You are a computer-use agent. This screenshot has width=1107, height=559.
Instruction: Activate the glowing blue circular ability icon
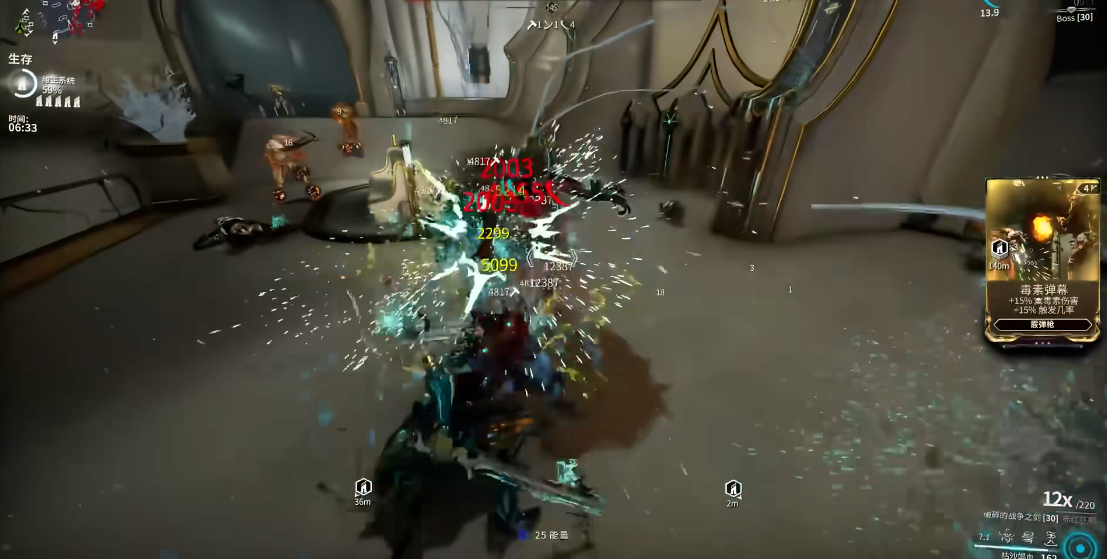pyautogui.click(x=1080, y=546)
